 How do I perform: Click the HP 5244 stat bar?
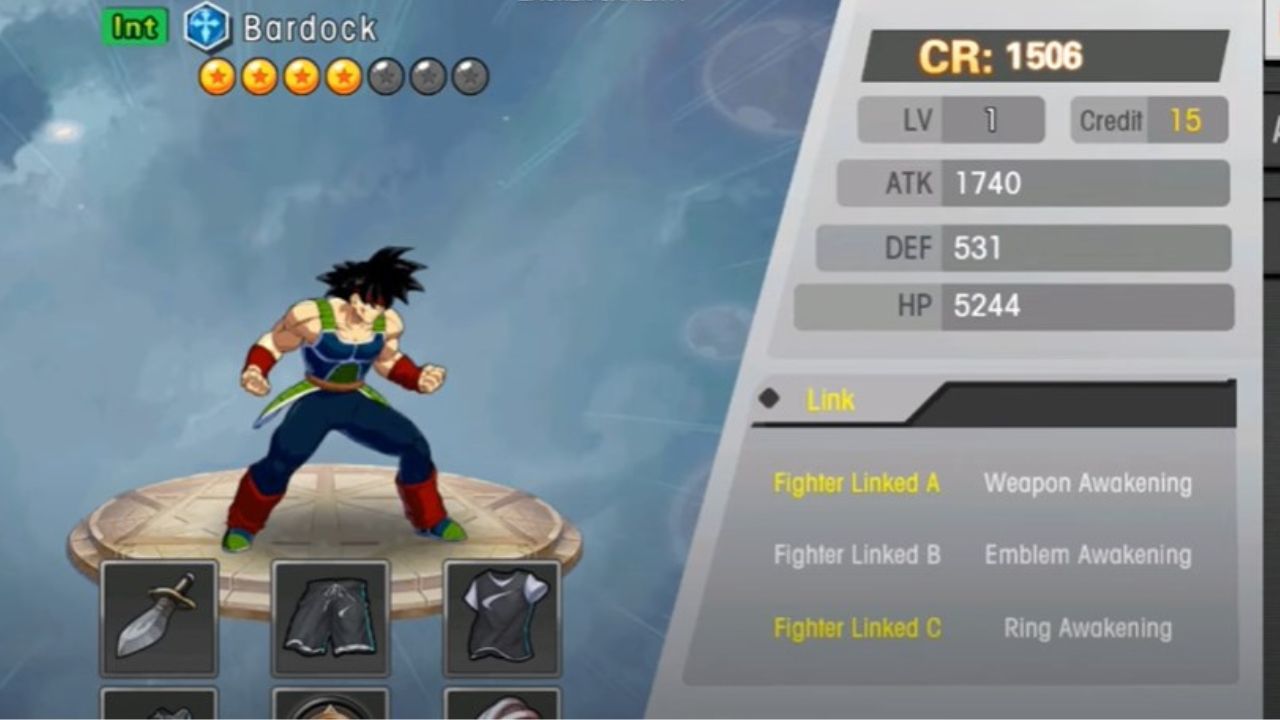pyautogui.click(x=1012, y=306)
